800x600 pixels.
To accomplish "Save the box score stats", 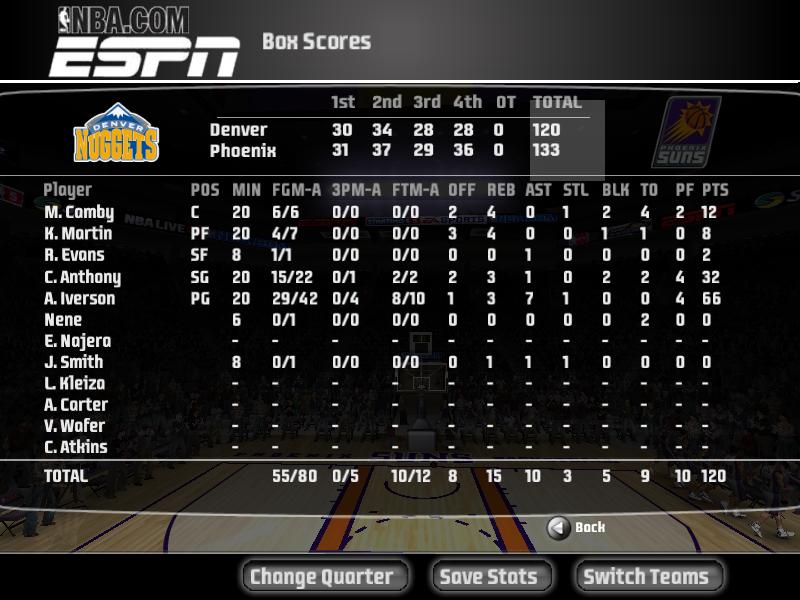I will click(489, 577).
